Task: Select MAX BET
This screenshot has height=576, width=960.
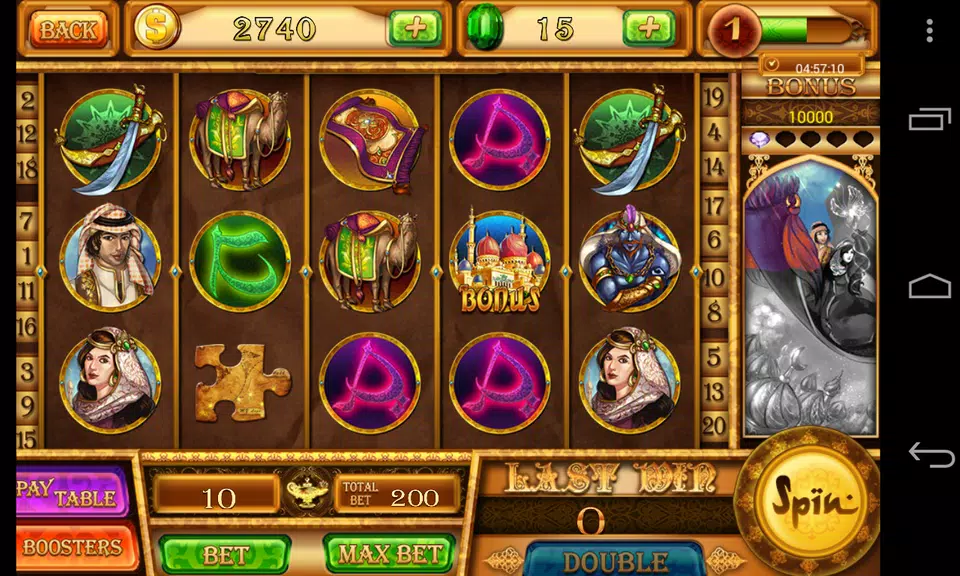Action: pos(389,553)
